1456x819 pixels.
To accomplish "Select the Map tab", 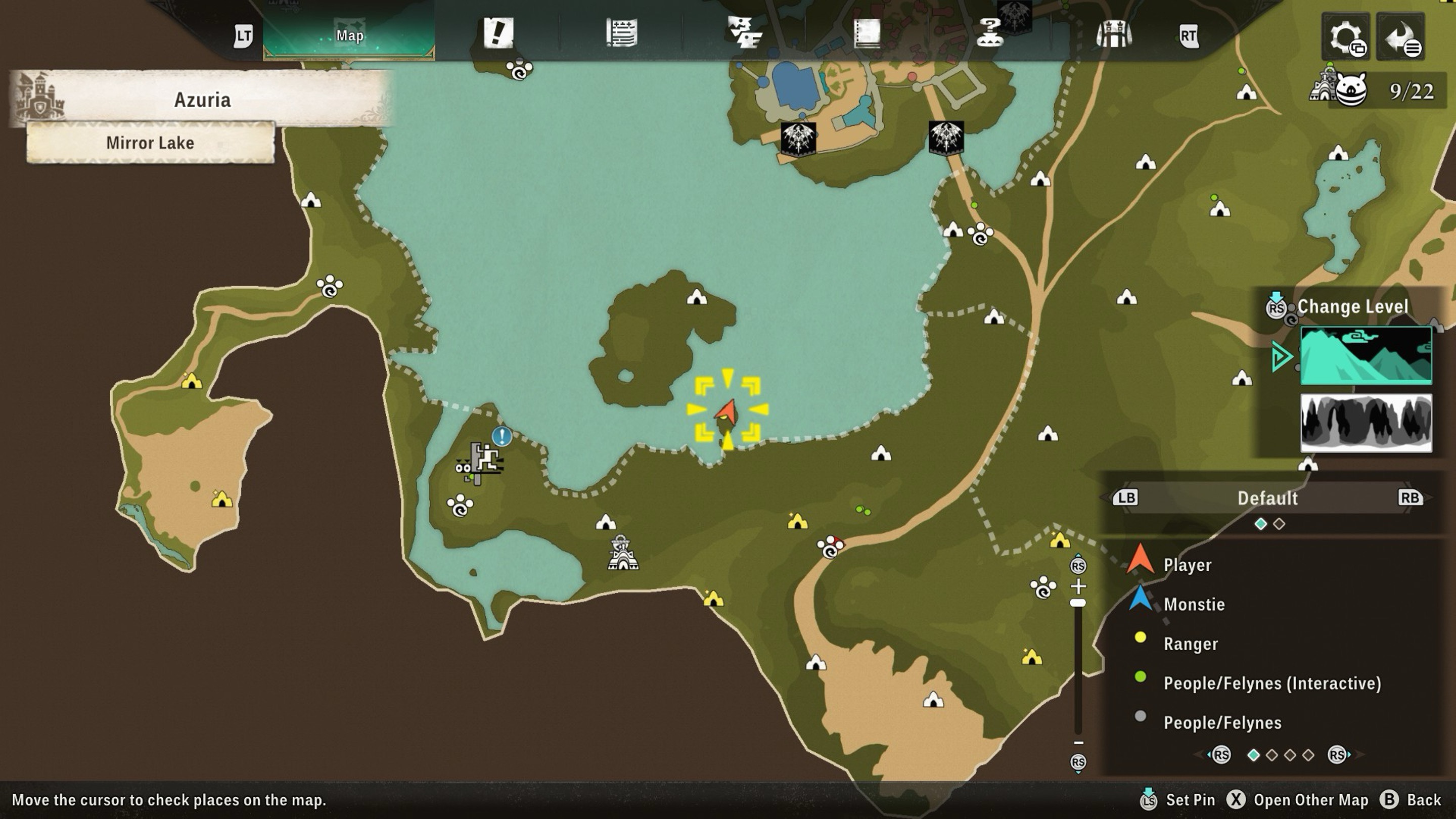I will (x=349, y=35).
